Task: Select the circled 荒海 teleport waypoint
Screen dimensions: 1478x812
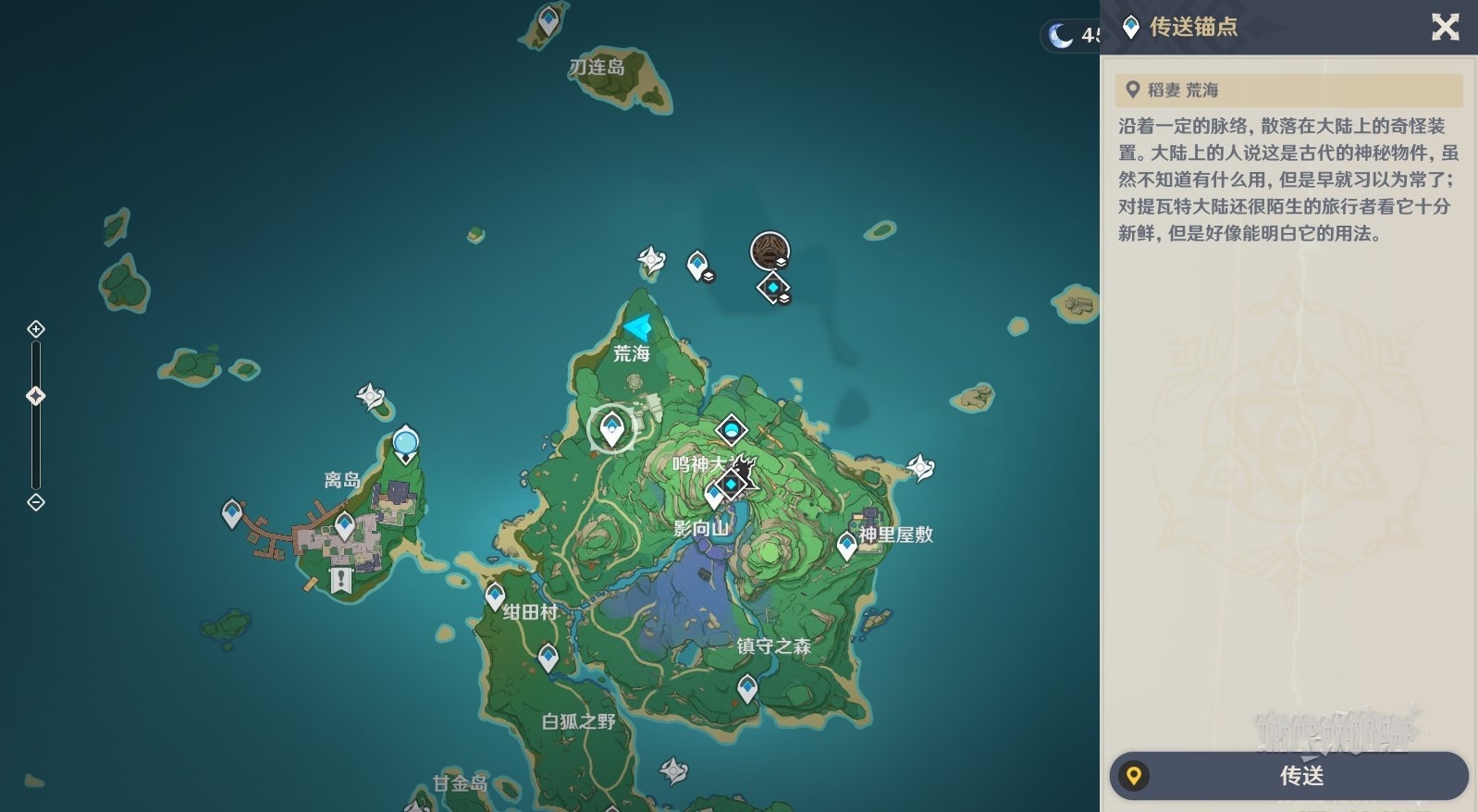Action: tap(611, 429)
